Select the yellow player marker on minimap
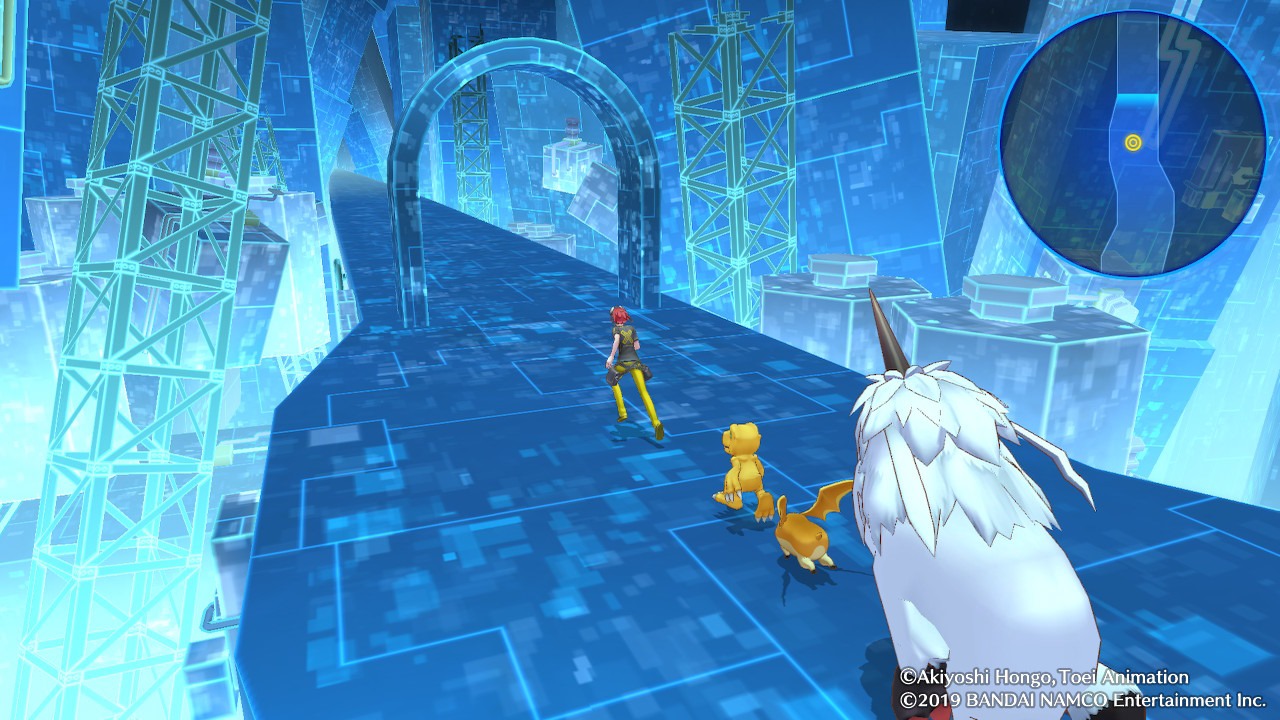 (1133, 143)
